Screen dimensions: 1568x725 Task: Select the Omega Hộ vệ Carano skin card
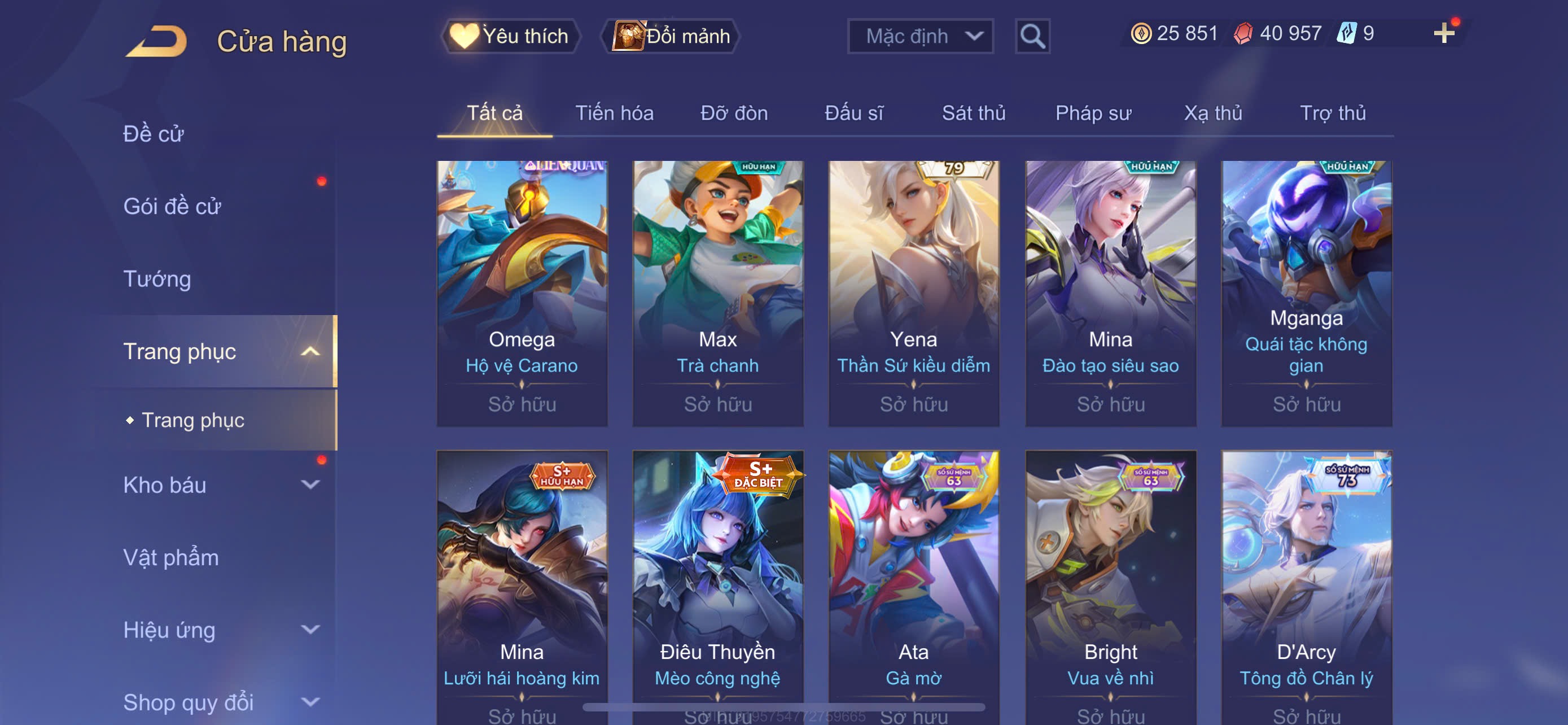click(522, 292)
